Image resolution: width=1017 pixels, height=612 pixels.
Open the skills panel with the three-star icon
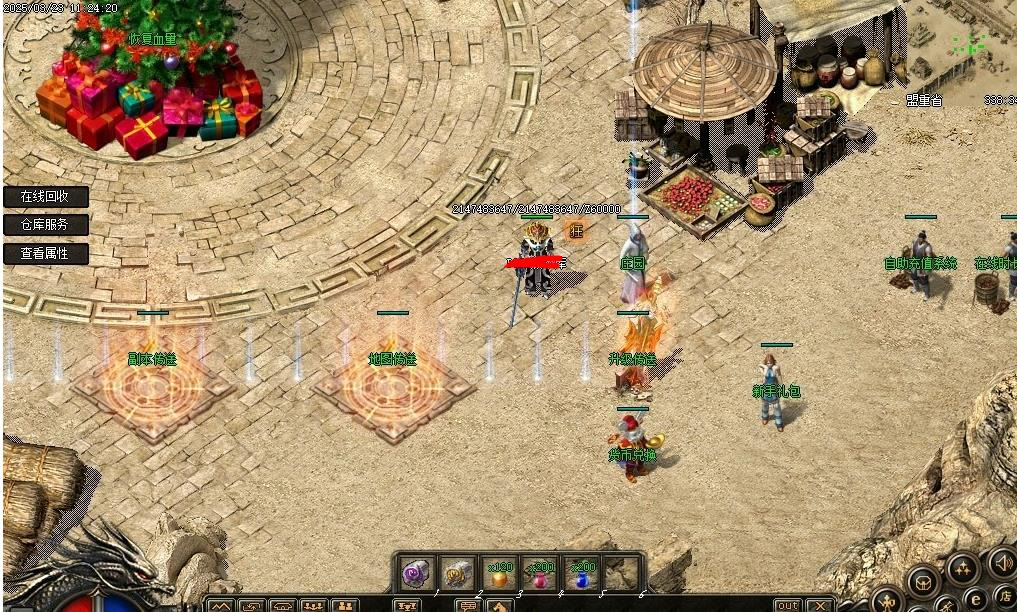coord(963,569)
